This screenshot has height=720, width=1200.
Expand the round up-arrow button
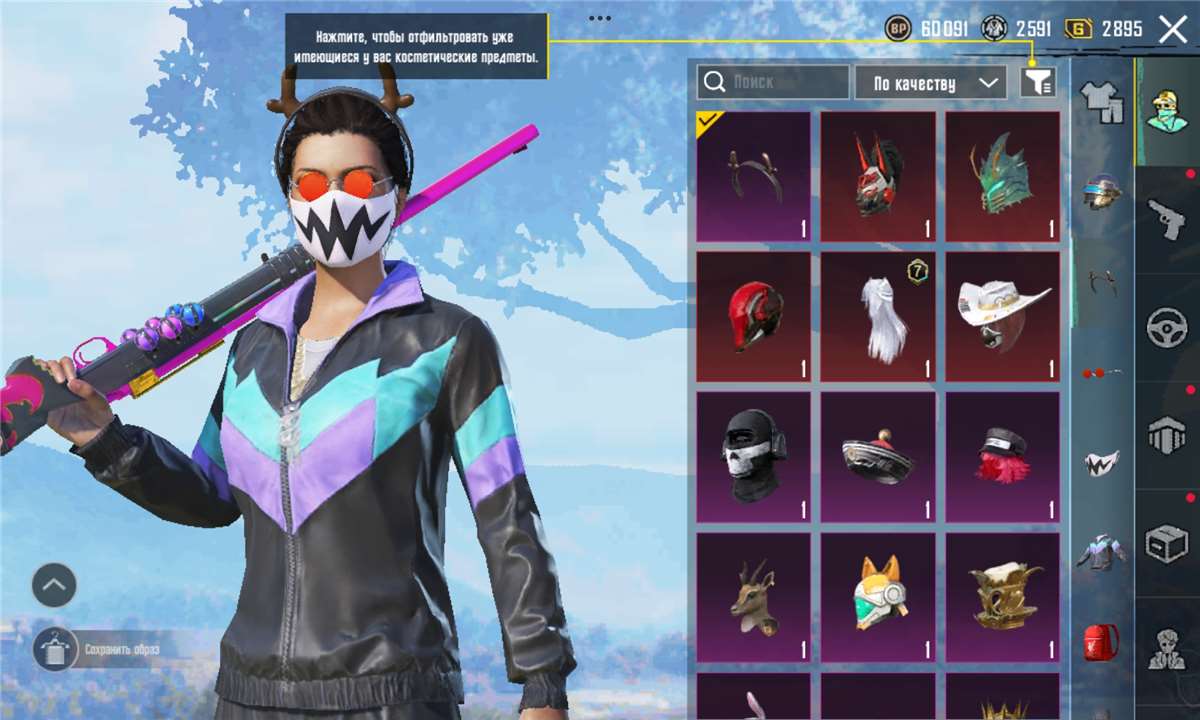[54, 585]
